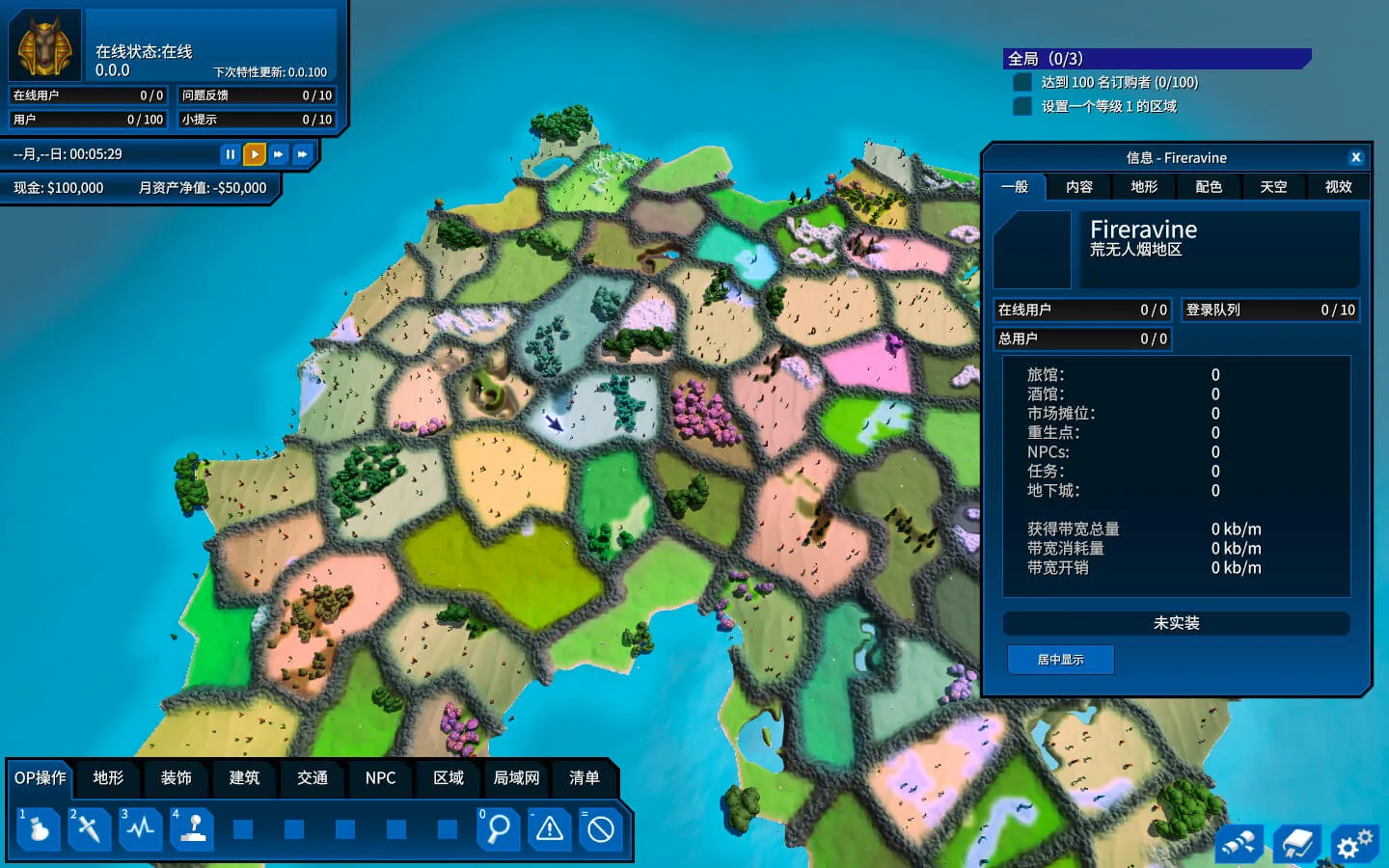Switch to the 区域 category

click(x=449, y=778)
